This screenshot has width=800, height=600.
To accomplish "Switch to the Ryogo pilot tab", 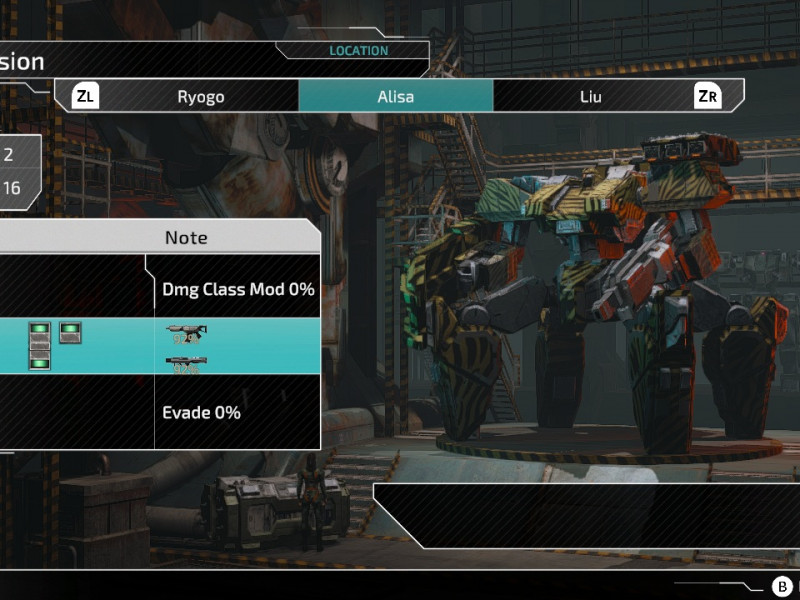I will [x=200, y=97].
